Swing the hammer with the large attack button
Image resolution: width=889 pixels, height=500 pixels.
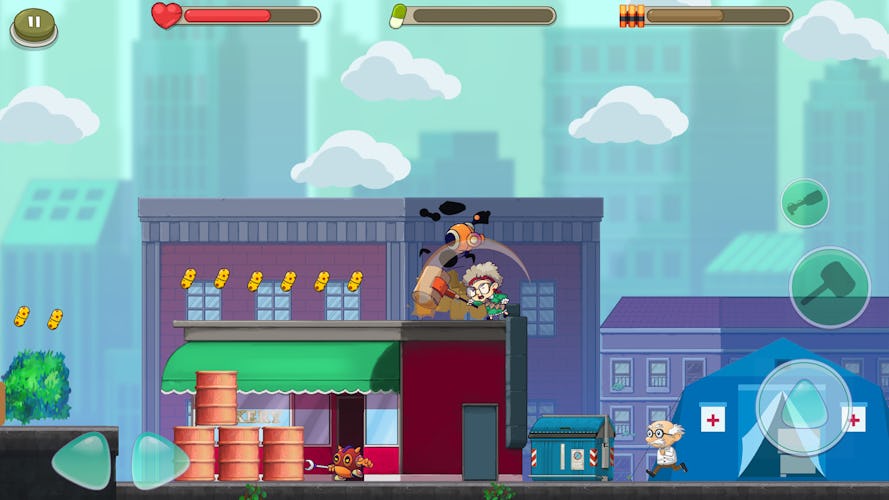coord(829,288)
